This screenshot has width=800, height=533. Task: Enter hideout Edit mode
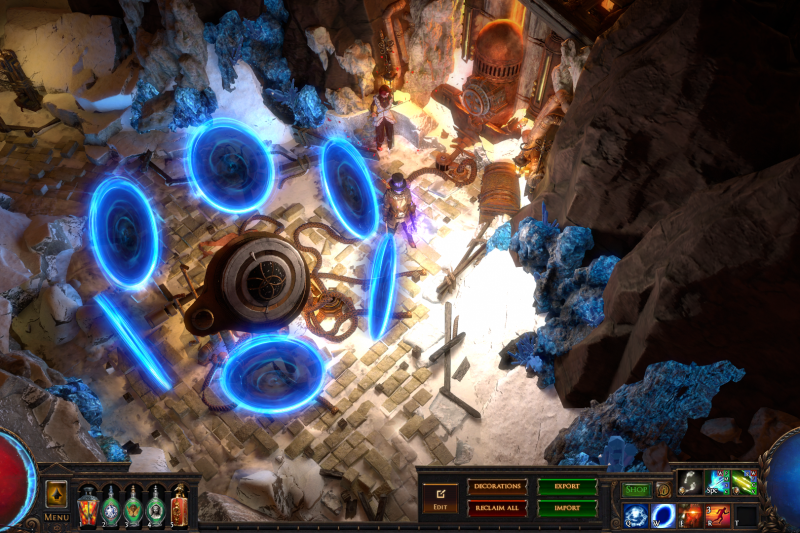point(438,496)
